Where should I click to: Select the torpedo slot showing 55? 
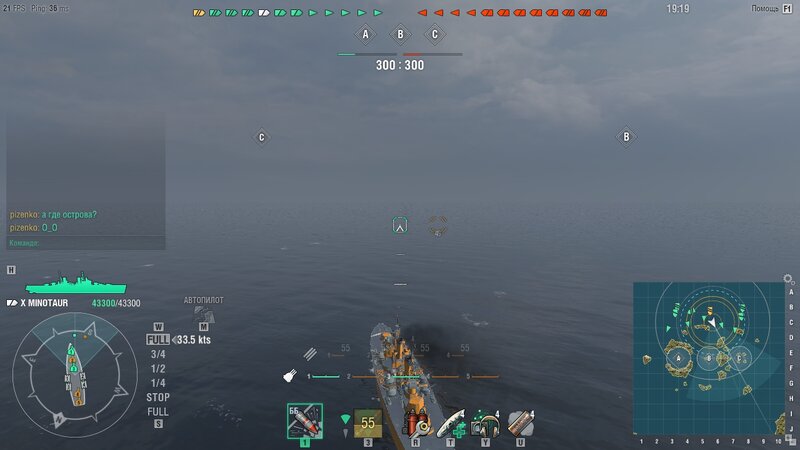[x=368, y=423]
